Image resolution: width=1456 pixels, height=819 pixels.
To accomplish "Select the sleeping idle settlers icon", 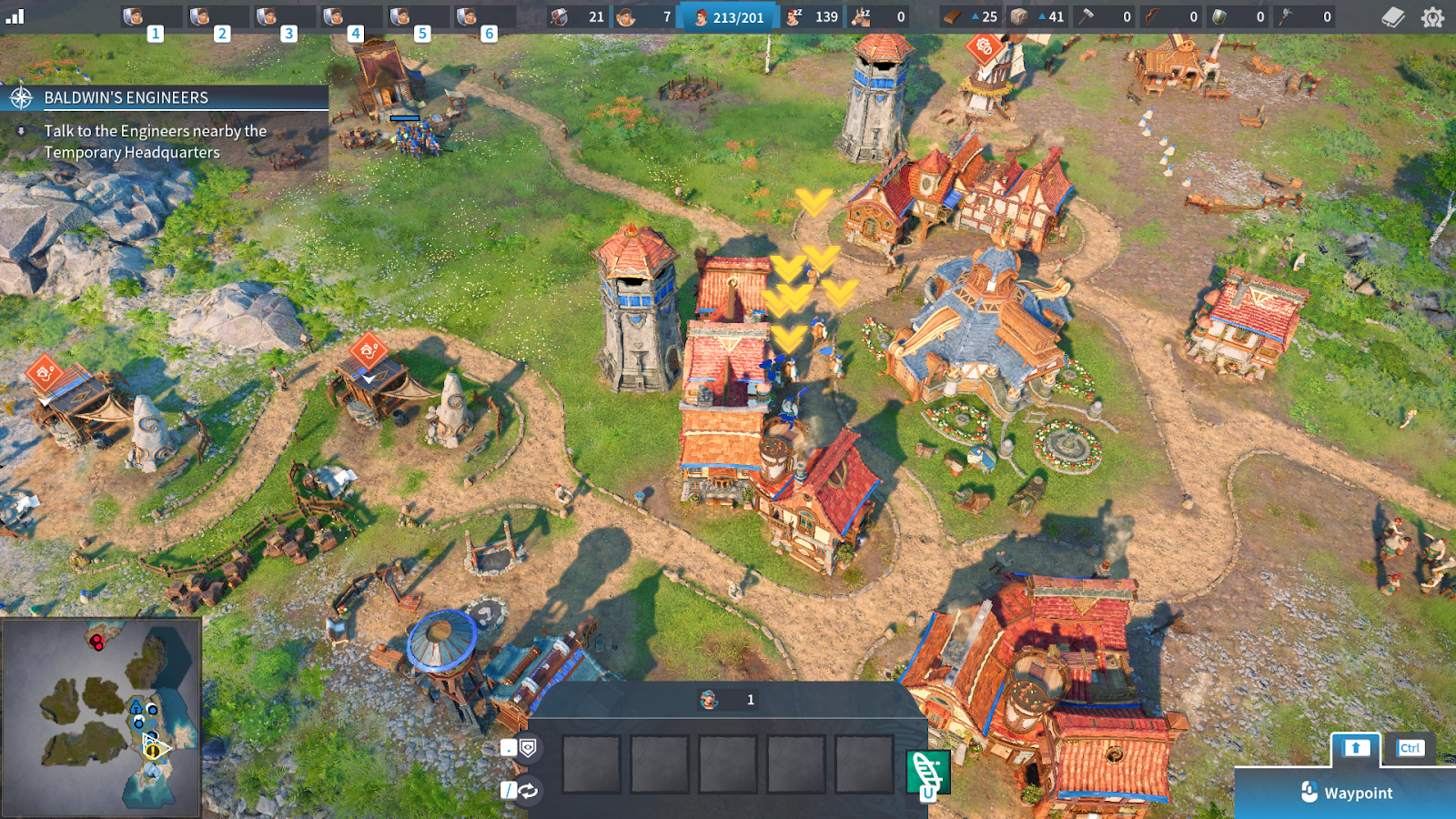I will pos(794,16).
